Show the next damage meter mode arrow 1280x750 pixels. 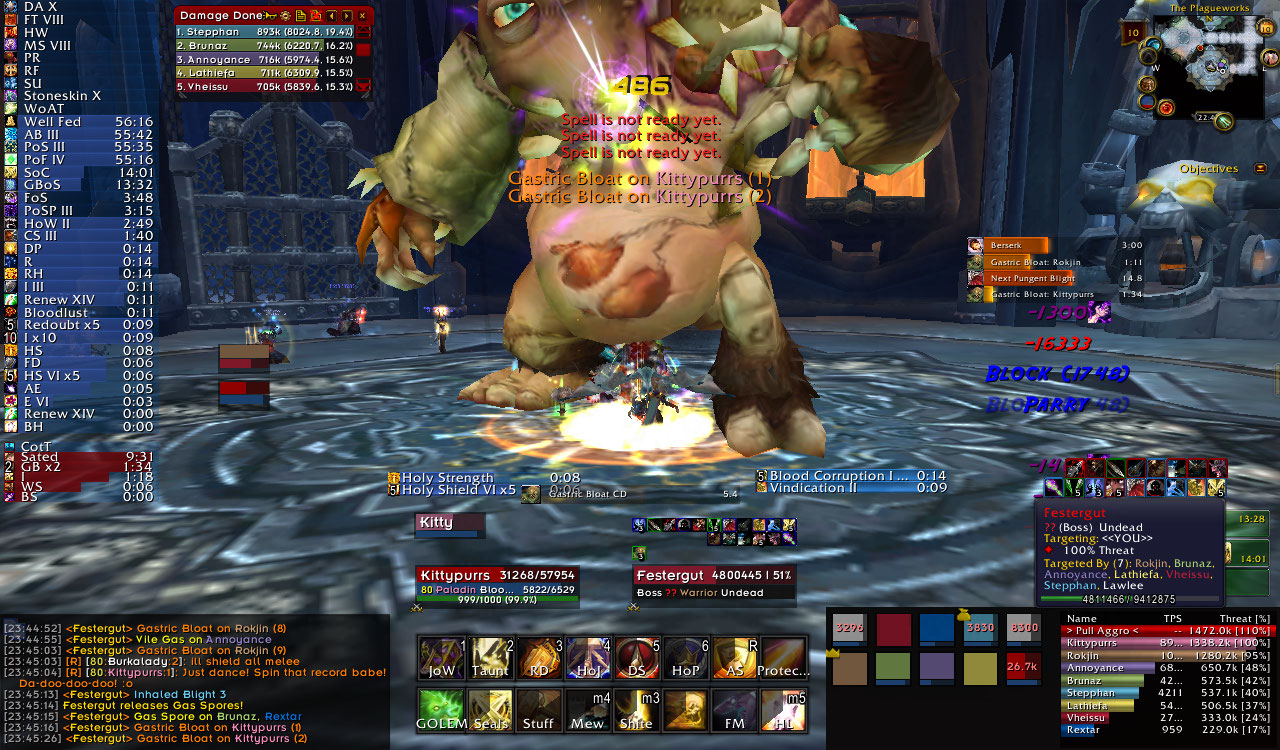pos(347,16)
